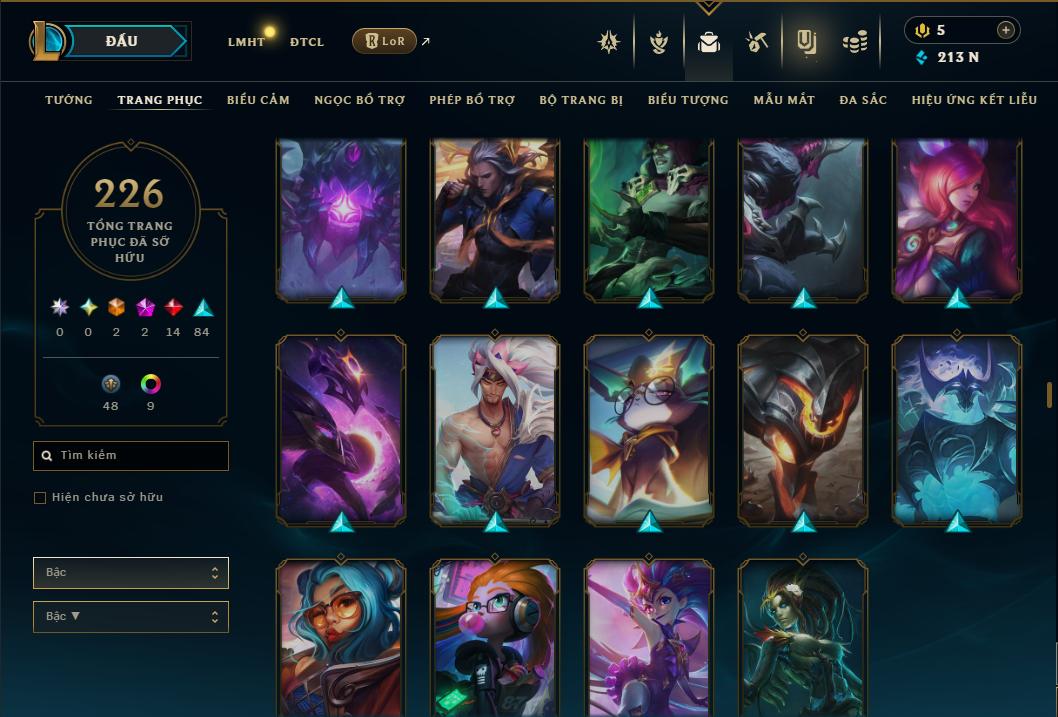Open the BIỂU TƯỢNG tab
This screenshot has width=1058, height=717.
[x=688, y=100]
